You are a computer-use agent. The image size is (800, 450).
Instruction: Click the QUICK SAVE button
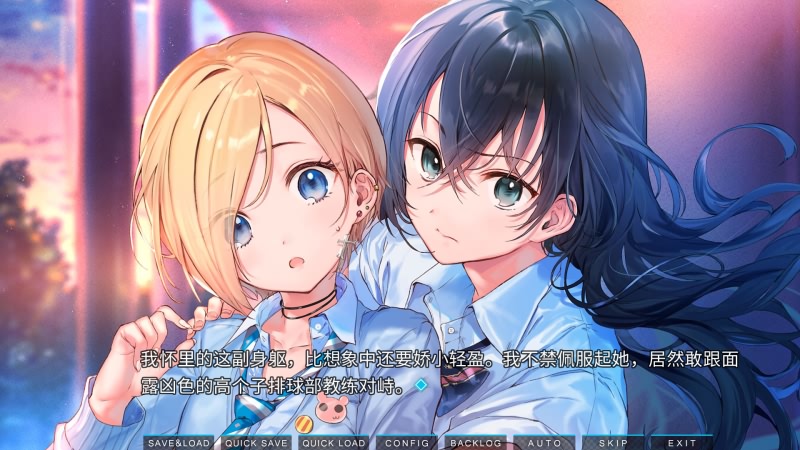tap(256, 442)
